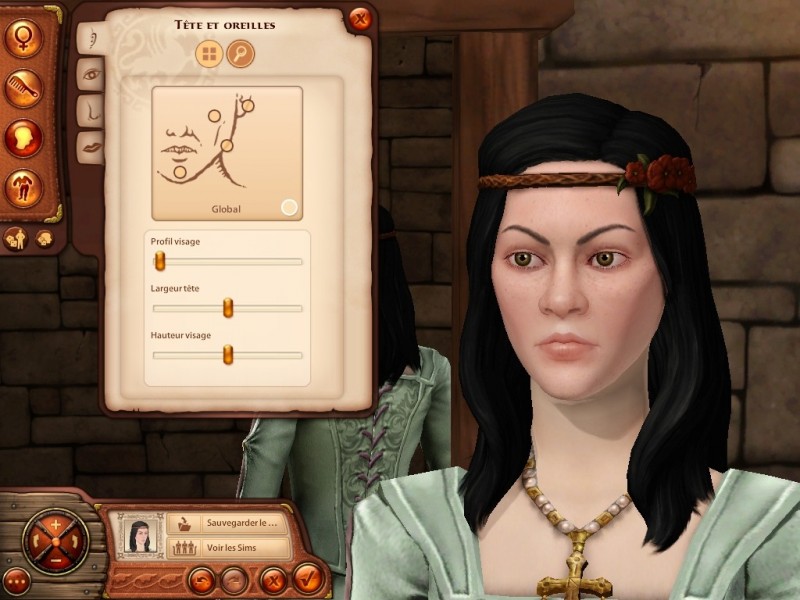
Task: Show the four-square grid presets view
Action: click(210, 54)
